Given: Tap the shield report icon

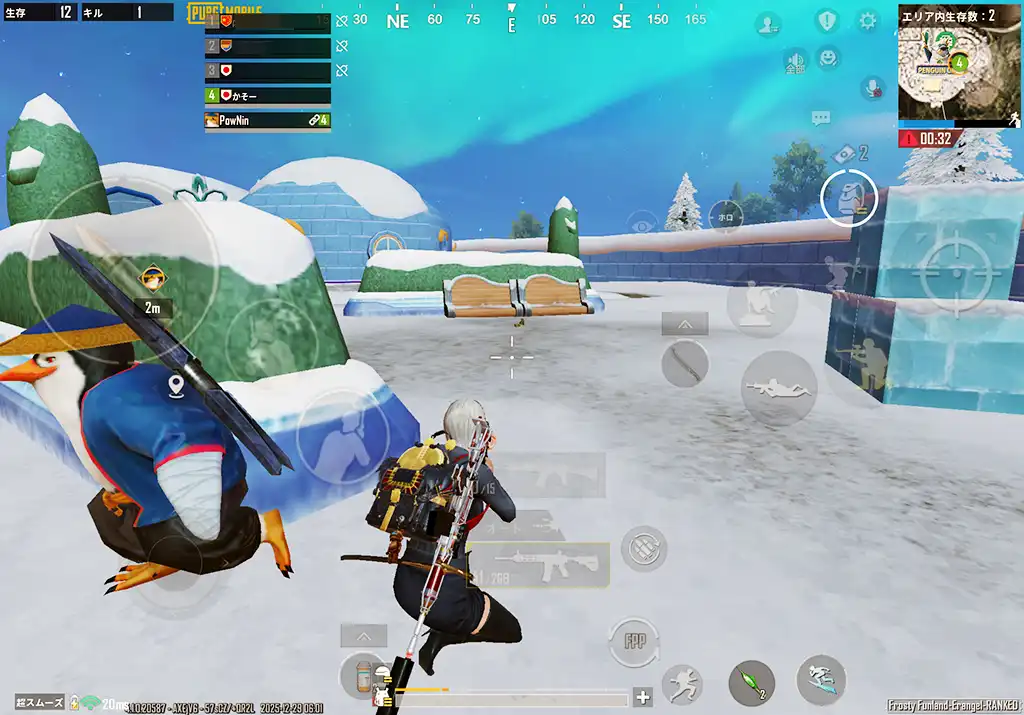Looking at the screenshot, I should (826, 20).
